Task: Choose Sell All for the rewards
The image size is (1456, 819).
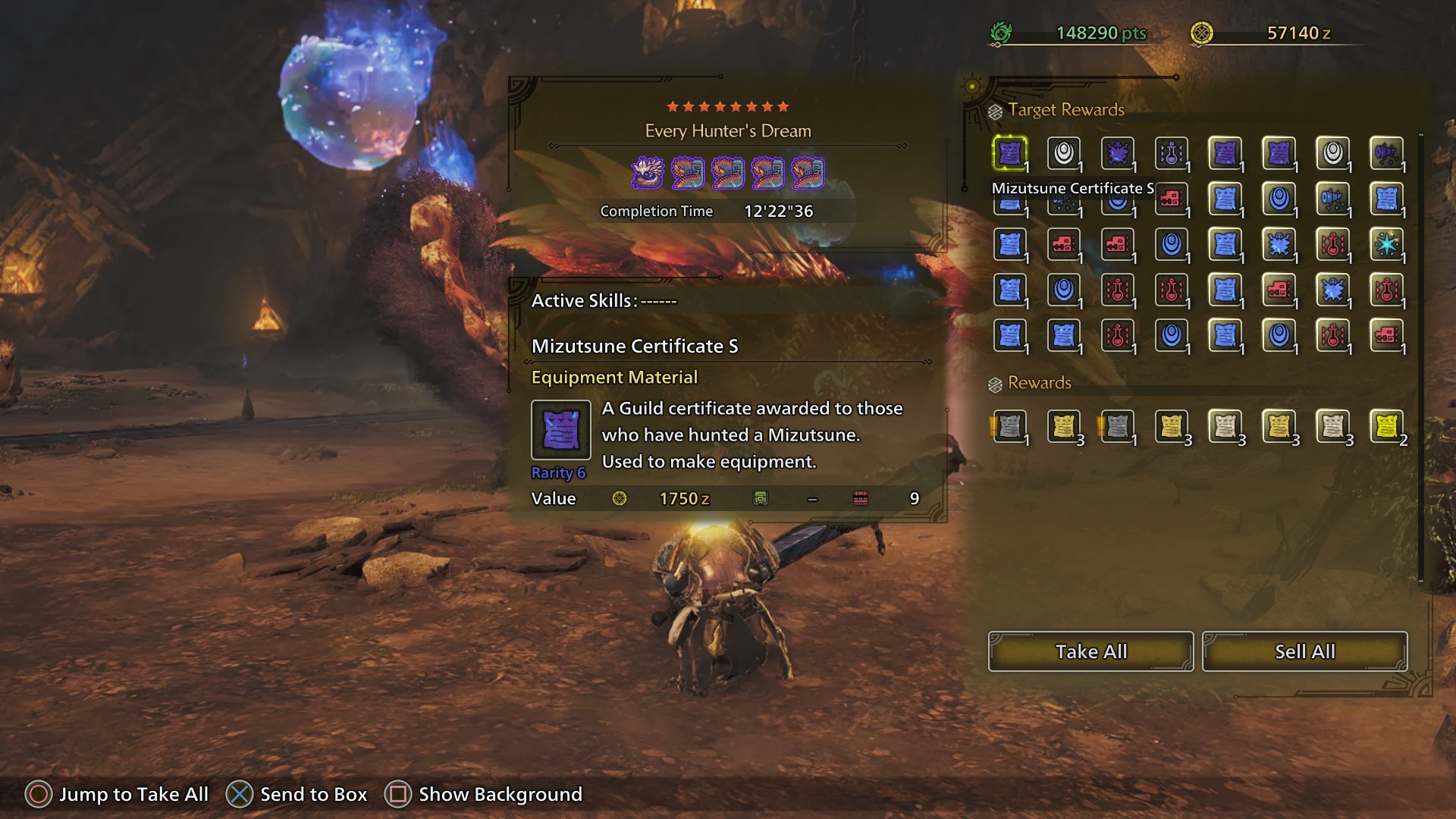Action: (x=1304, y=651)
